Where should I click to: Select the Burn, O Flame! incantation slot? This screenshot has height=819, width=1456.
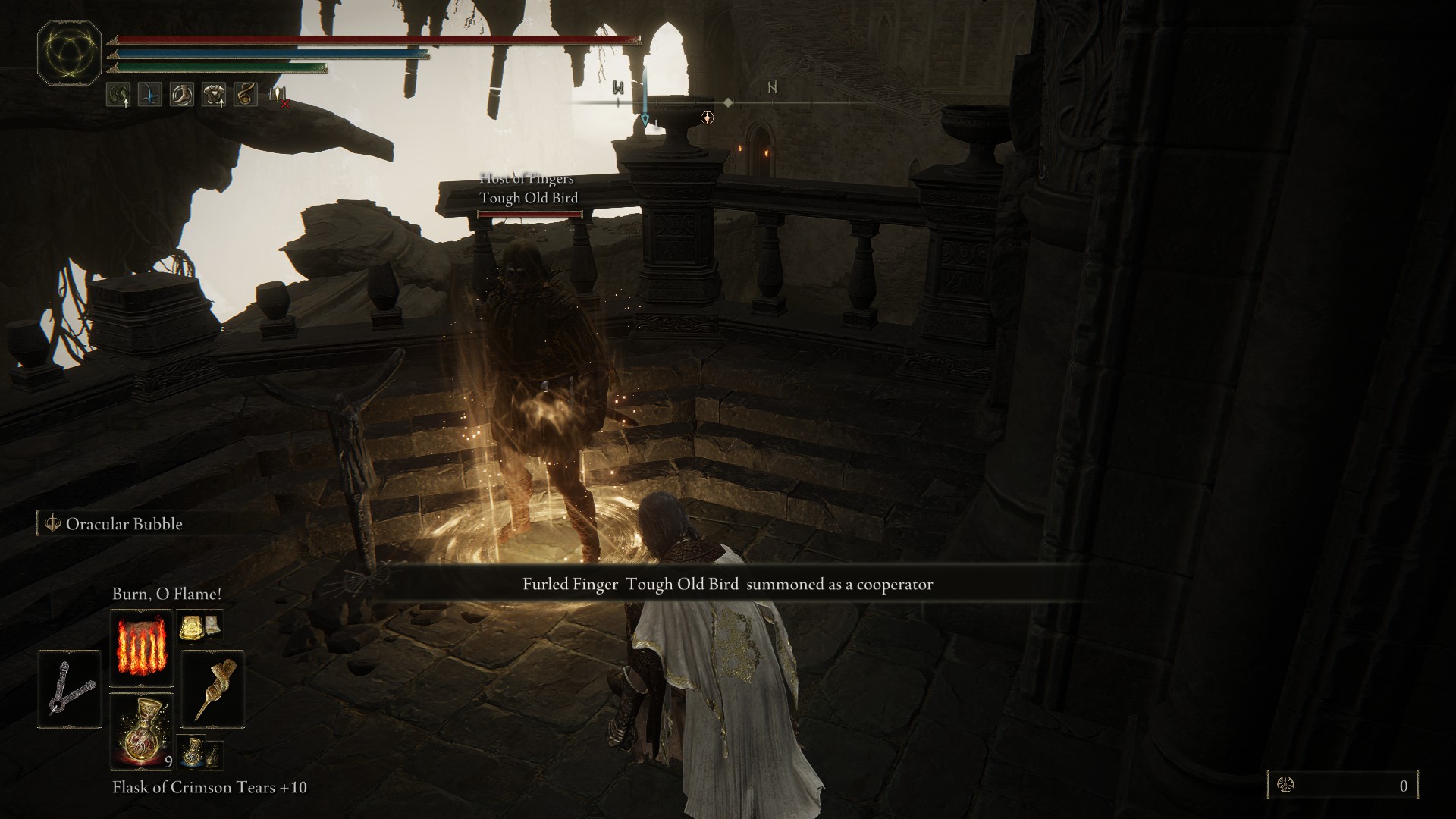[141, 650]
